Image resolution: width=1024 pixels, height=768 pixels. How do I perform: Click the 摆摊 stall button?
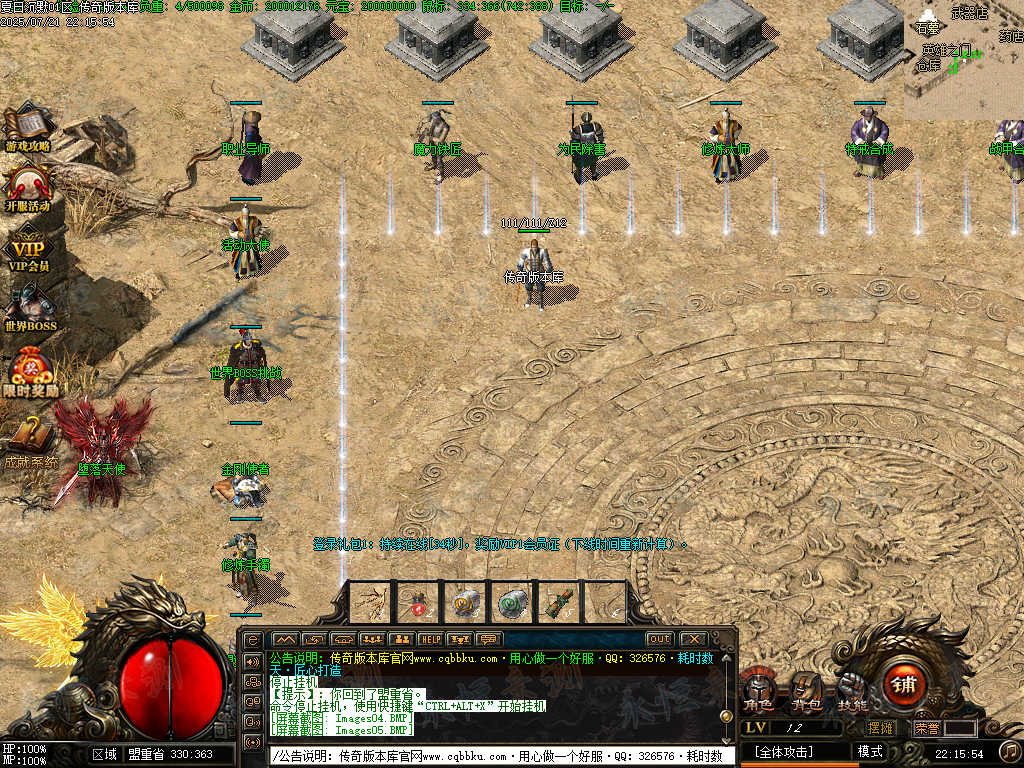881,728
